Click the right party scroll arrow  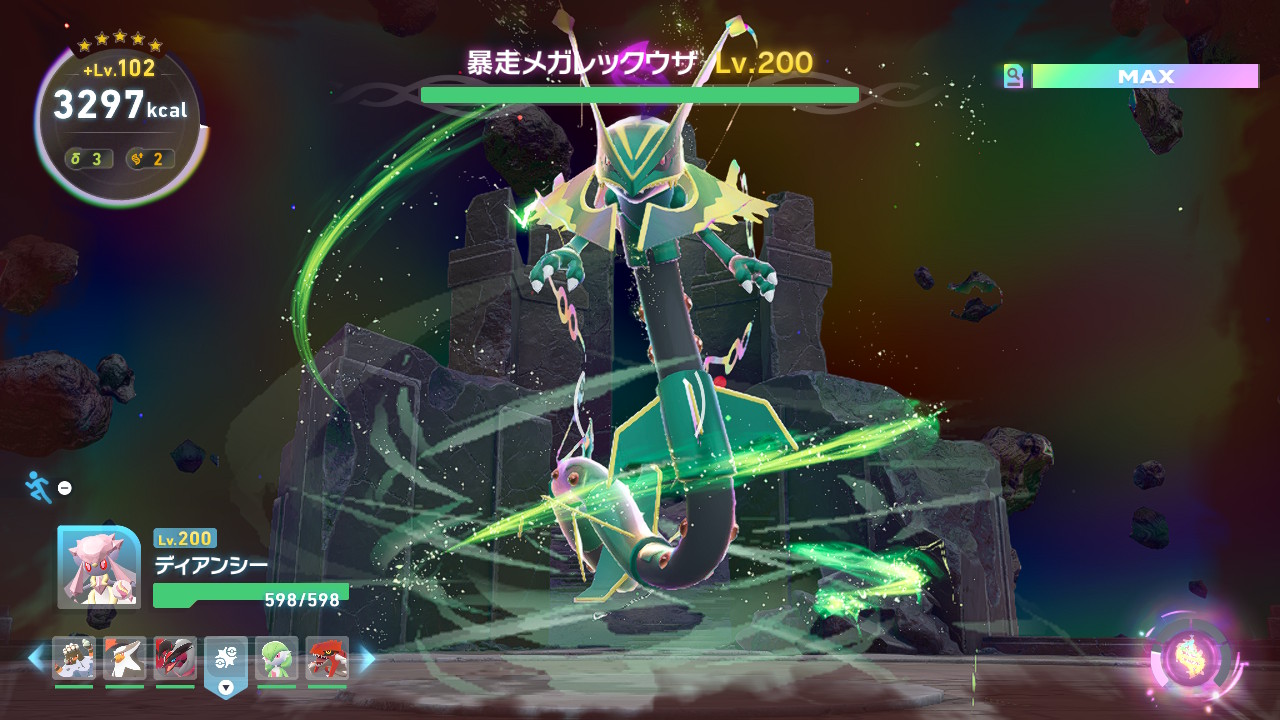(x=367, y=658)
